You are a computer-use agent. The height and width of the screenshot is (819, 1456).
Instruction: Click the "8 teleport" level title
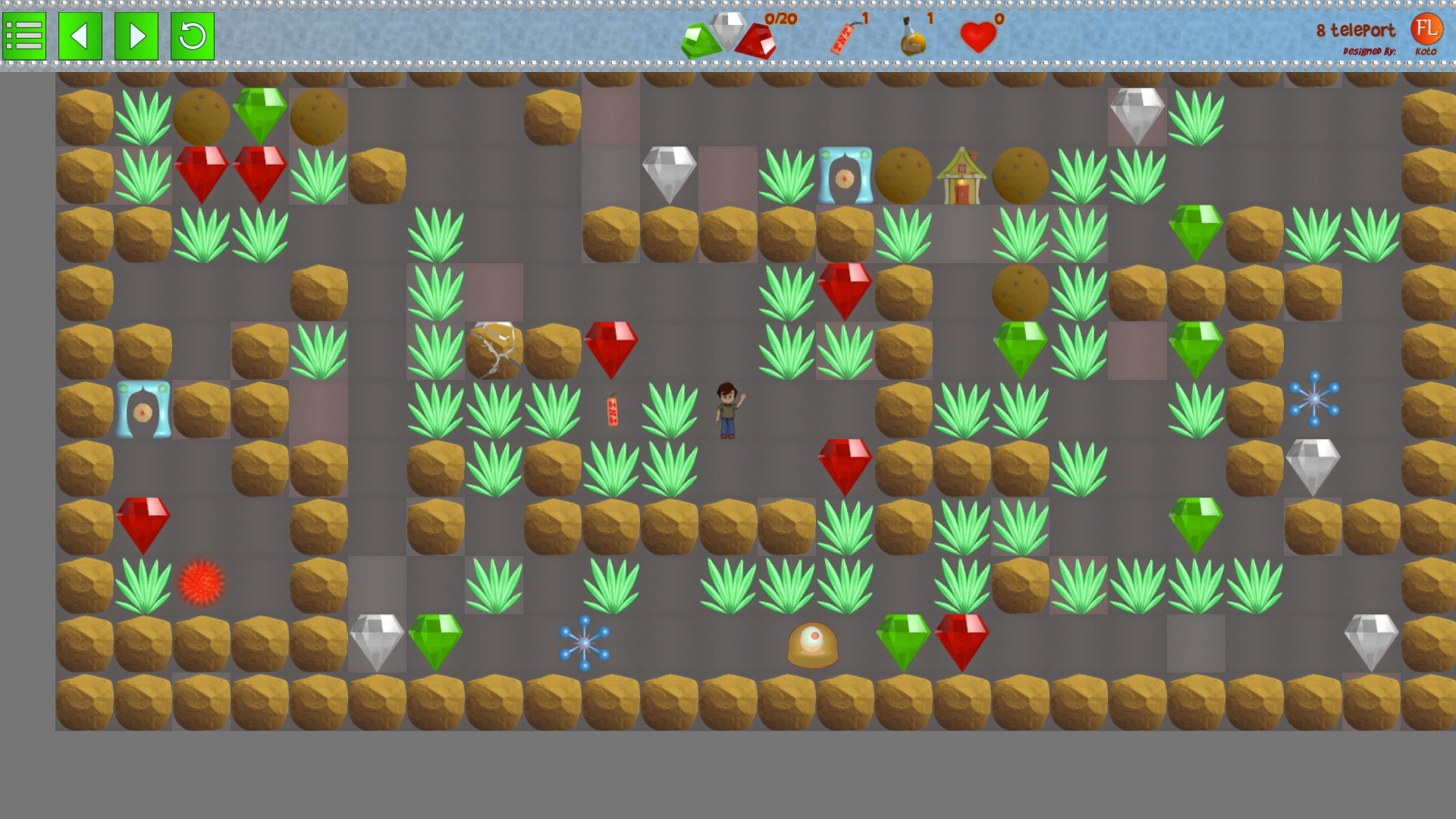(1354, 30)
